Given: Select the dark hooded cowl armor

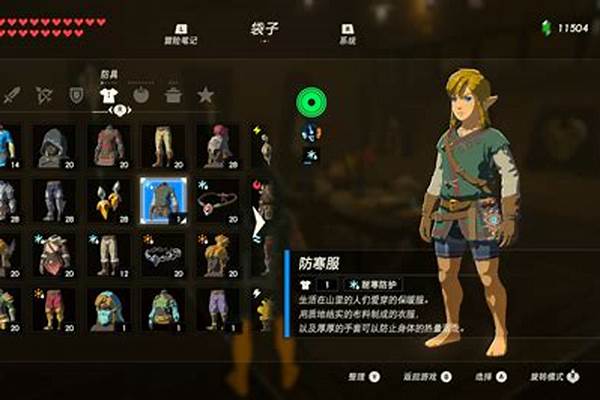Looking at the screenshot, I should [x=53, y=146].
